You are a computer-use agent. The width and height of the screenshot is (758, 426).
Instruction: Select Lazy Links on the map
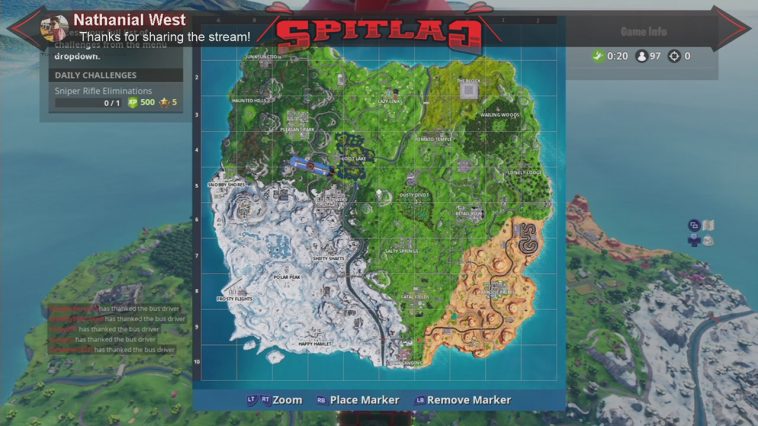[389, 101]
